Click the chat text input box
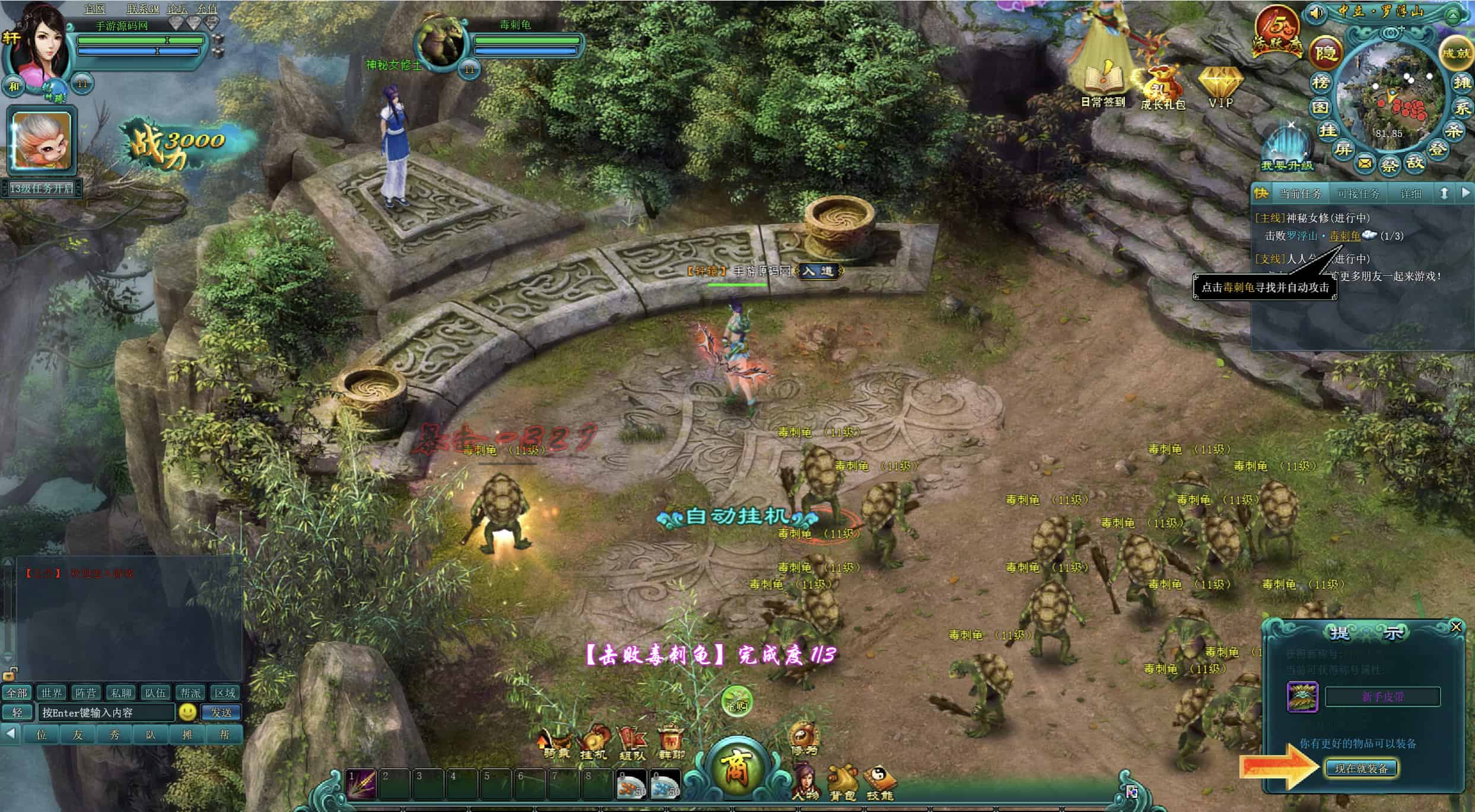Image resolution: width=1475 pixels, height=812 pixels. [107, 712]
